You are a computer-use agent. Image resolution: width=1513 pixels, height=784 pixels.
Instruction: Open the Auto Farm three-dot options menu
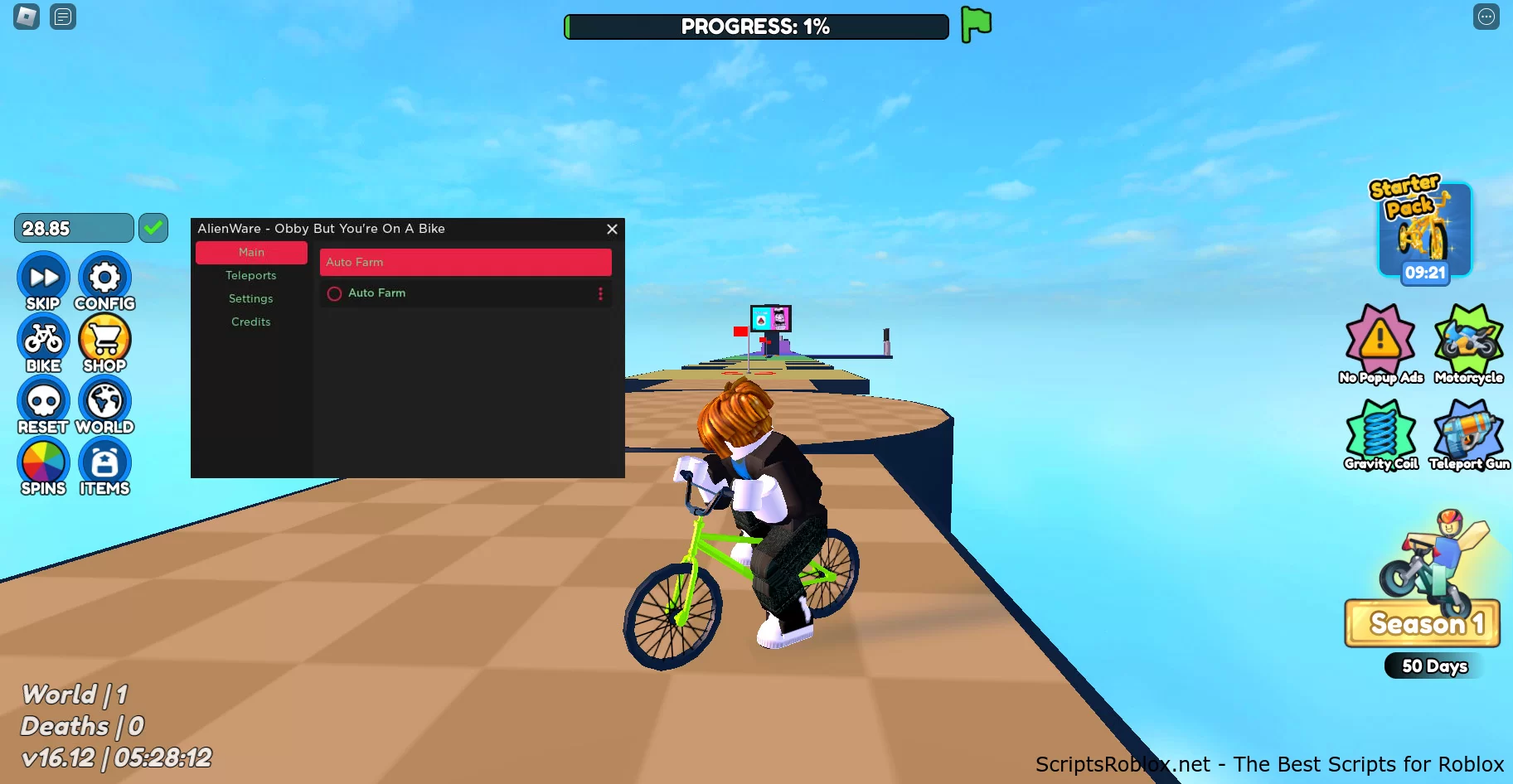(x=600, y=293)
